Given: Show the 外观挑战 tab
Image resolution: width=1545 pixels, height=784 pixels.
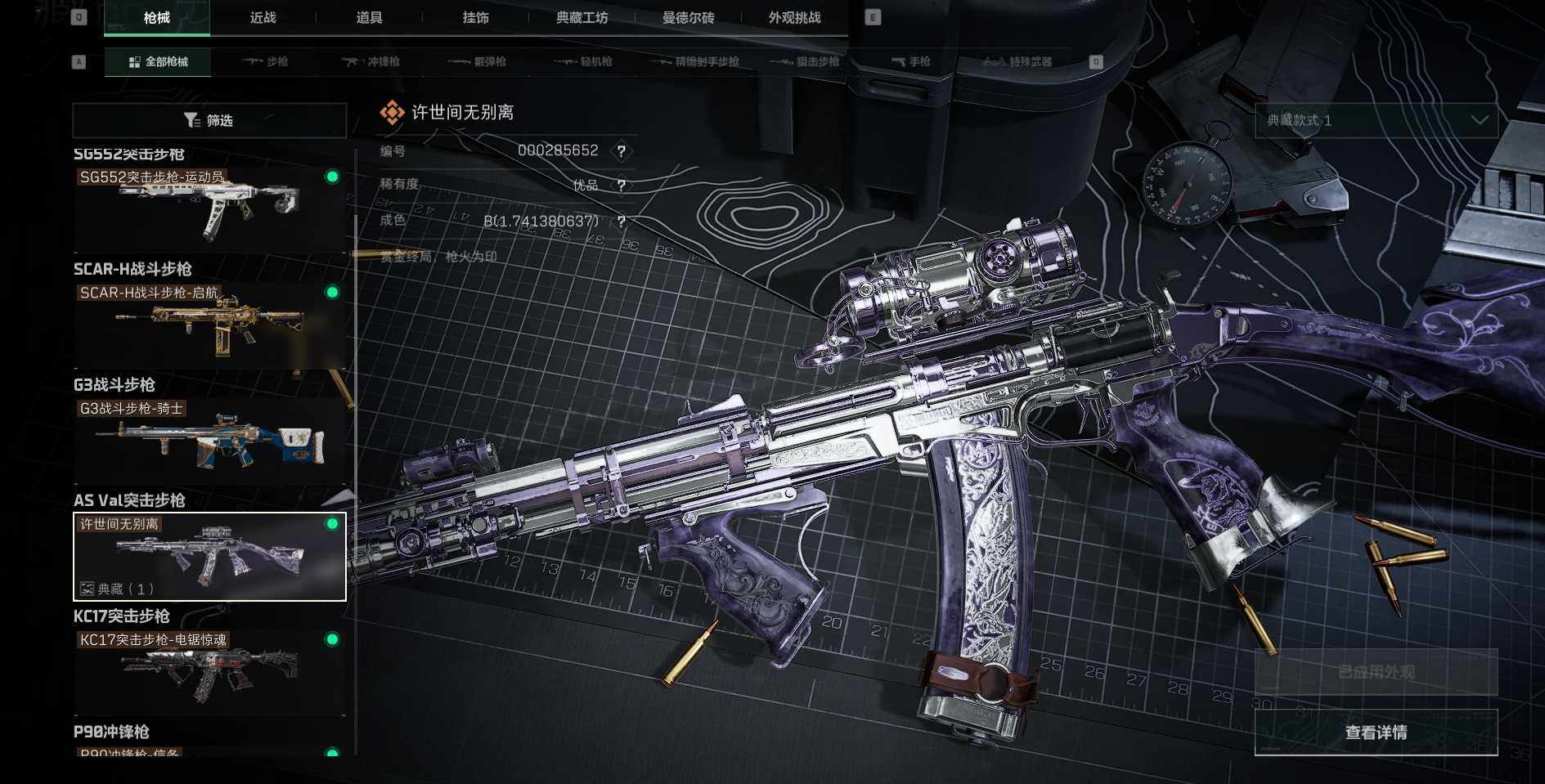Looking at the screenshot, I should (794, 18).
